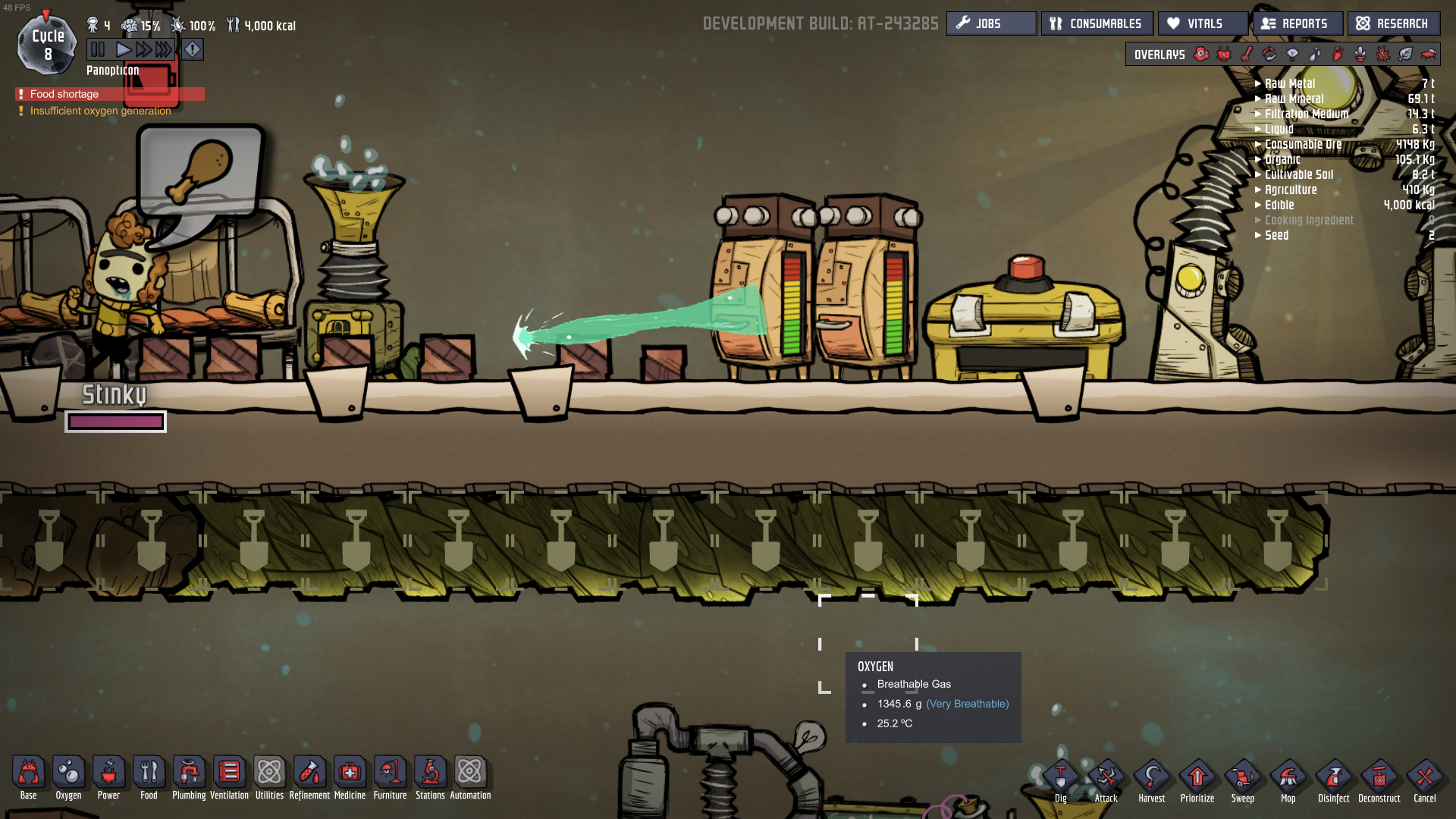Open the Research tree
1456x819 pixels.
[1393, 24]
